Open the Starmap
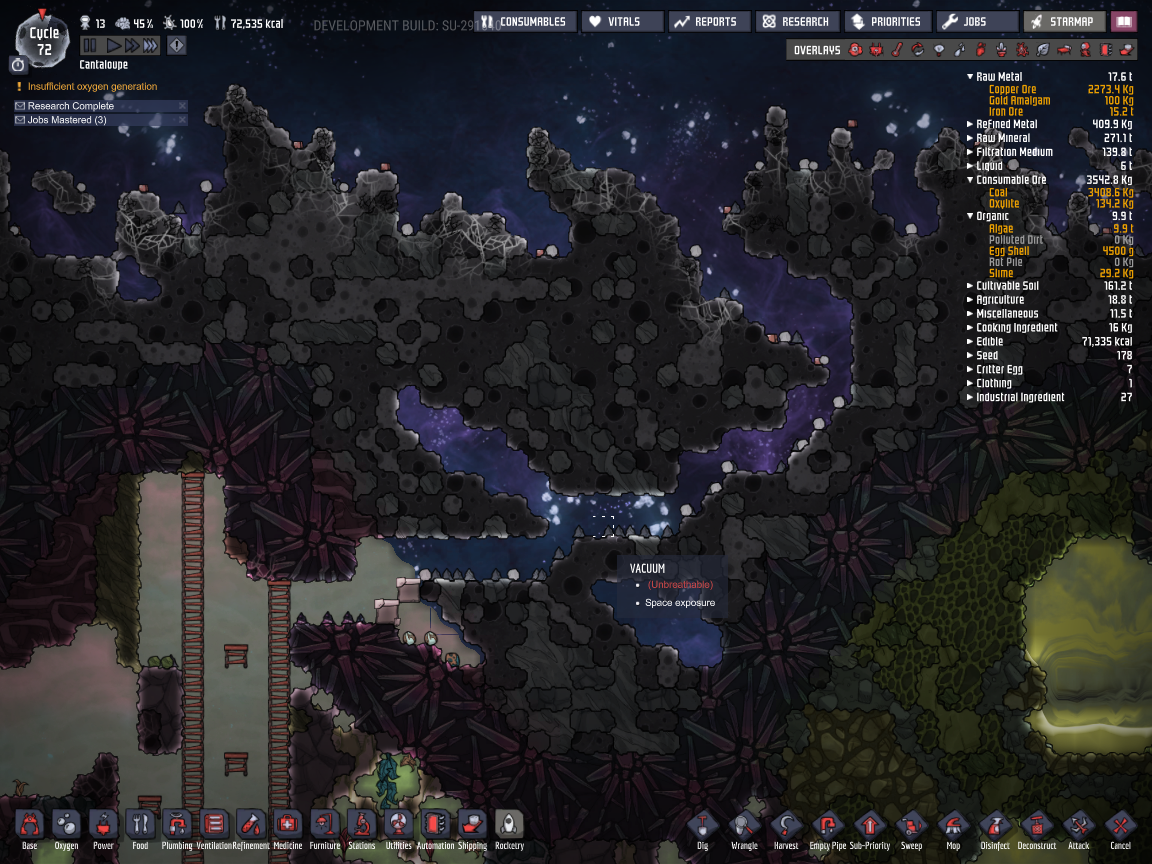This screenshot has height=864, width=1152. click(x=1066, y=21)
